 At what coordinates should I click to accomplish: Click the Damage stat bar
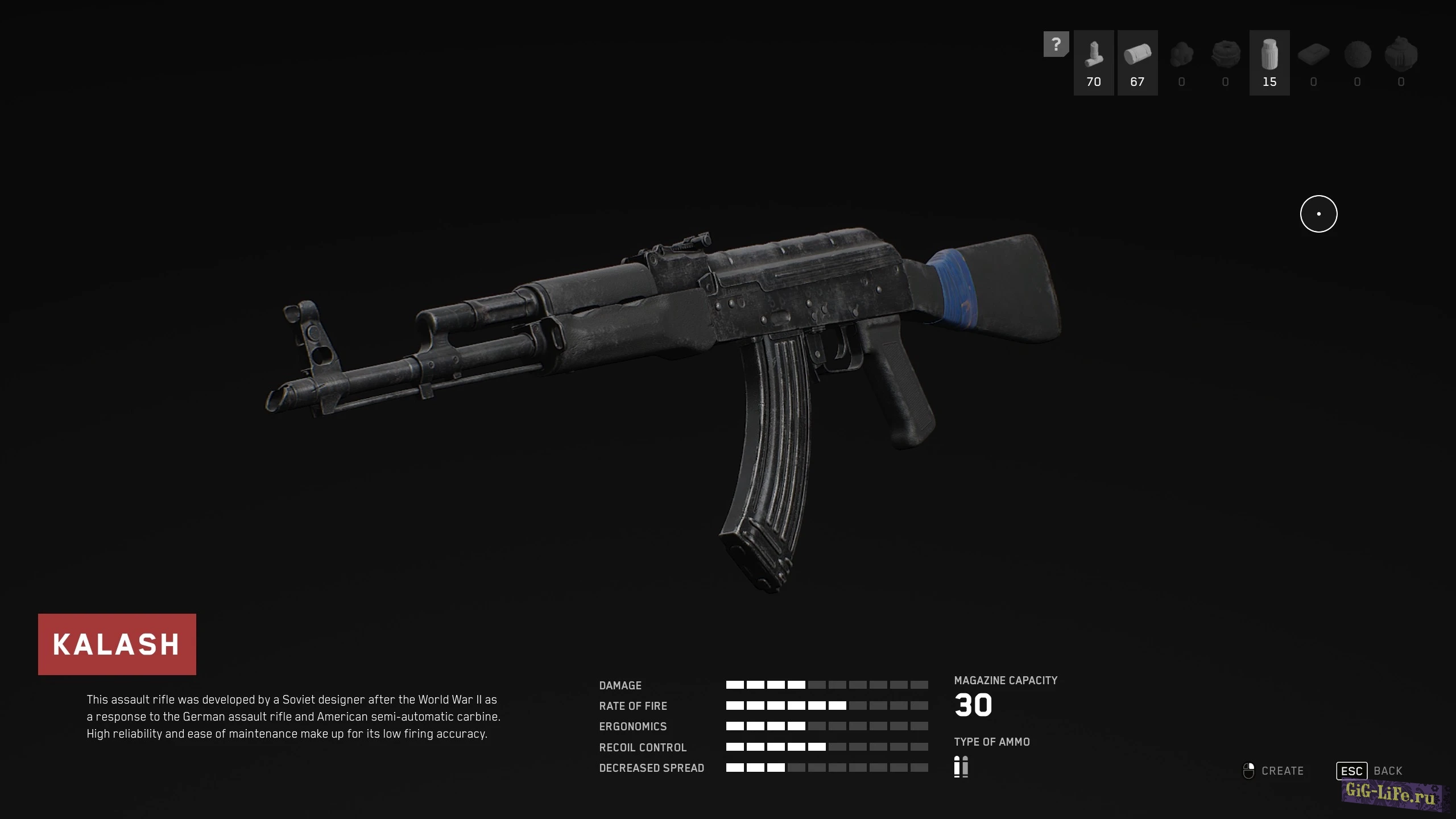[826, 685]
